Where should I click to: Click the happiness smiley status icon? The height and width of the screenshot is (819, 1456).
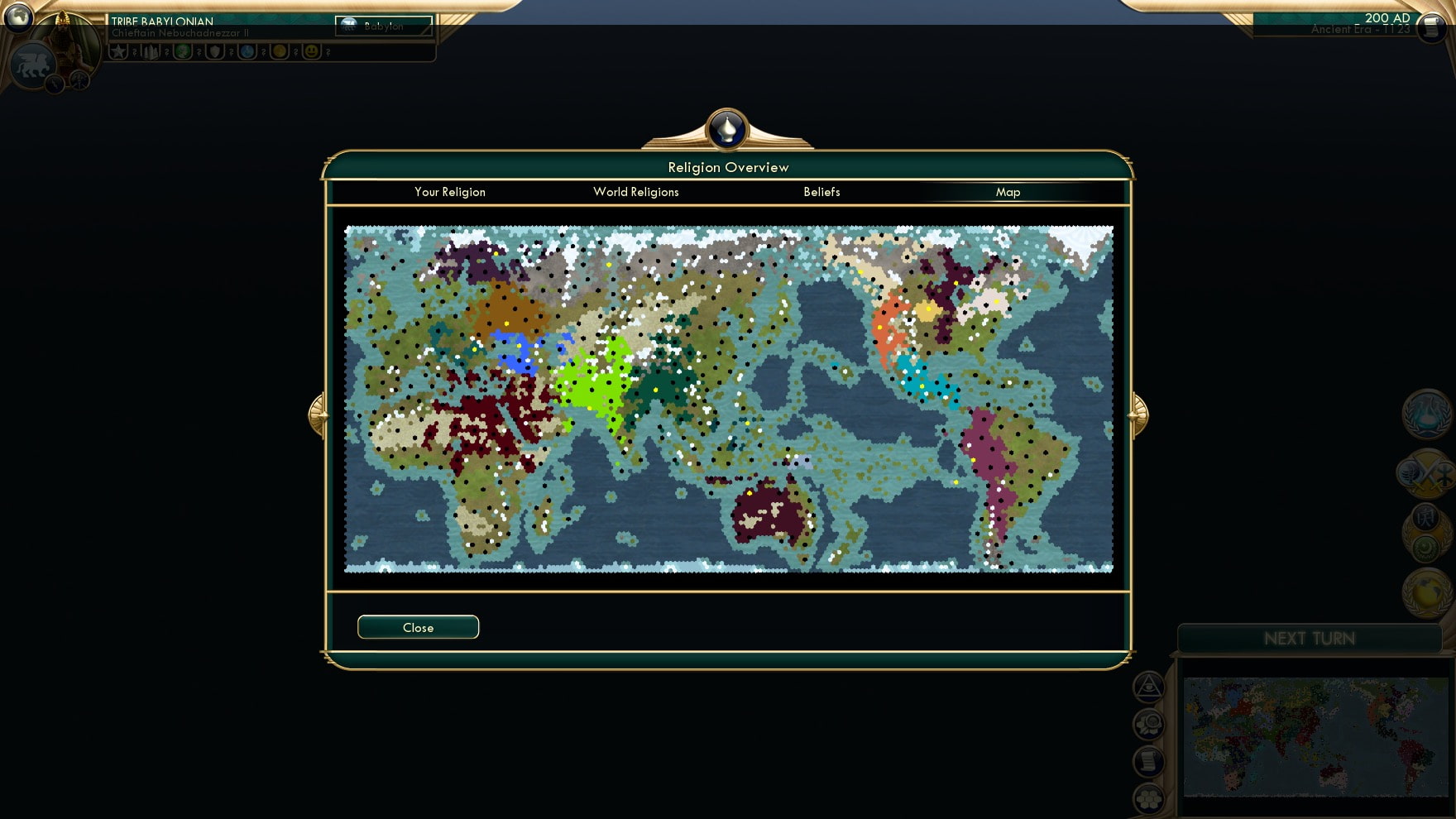[x=310, y=51]
